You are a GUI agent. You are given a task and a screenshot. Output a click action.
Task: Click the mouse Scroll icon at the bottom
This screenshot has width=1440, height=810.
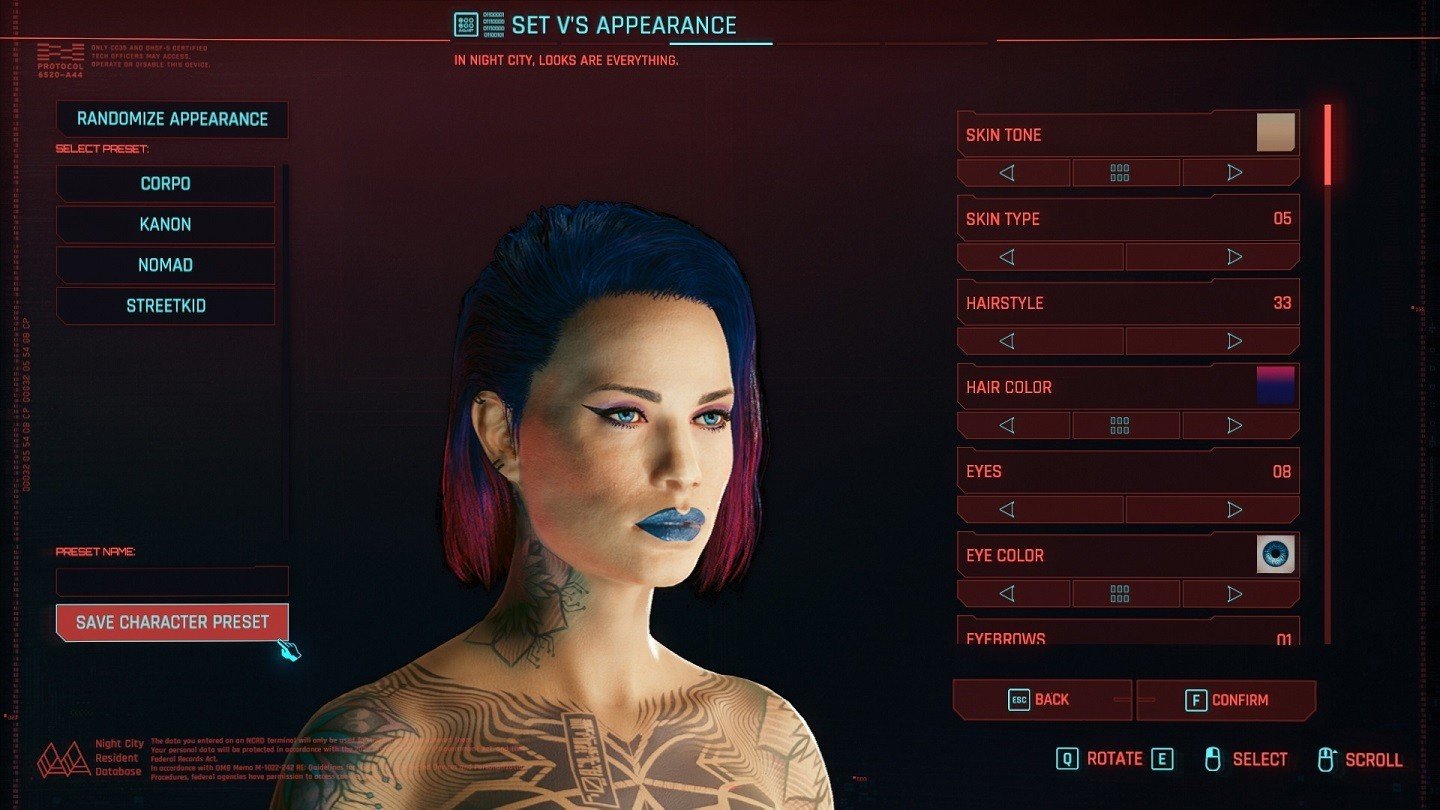pyautogui.click(x=1326, y=758)
